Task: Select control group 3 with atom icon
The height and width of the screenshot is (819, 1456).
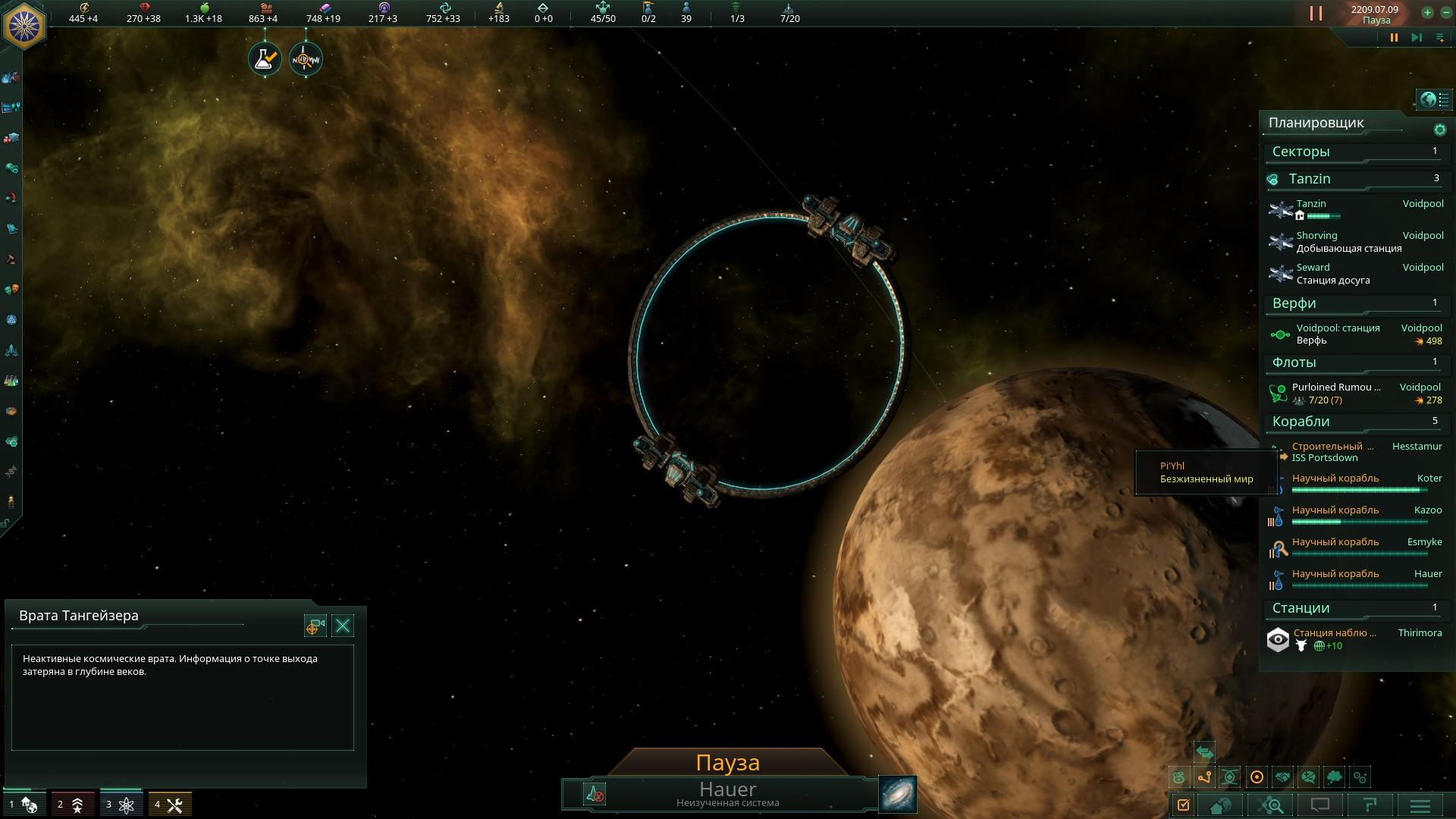Action: (x=121, y=805)
